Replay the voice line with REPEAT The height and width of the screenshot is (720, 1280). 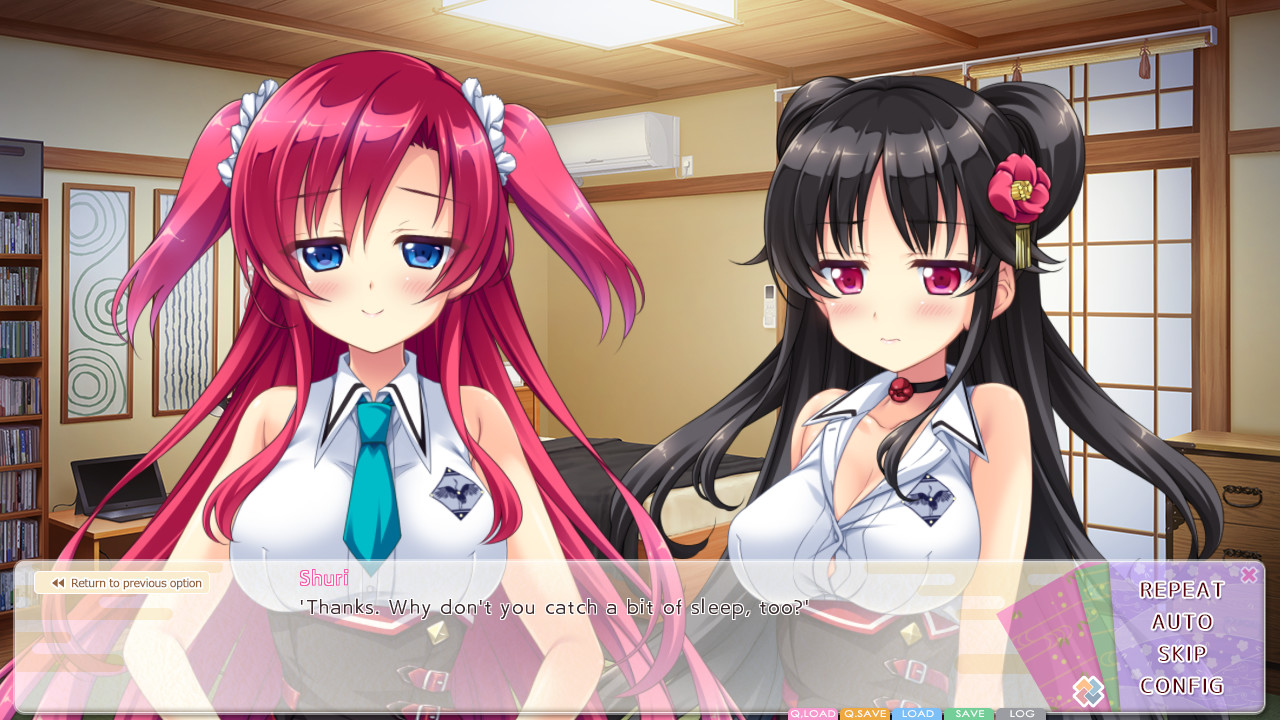(1182, 590)
